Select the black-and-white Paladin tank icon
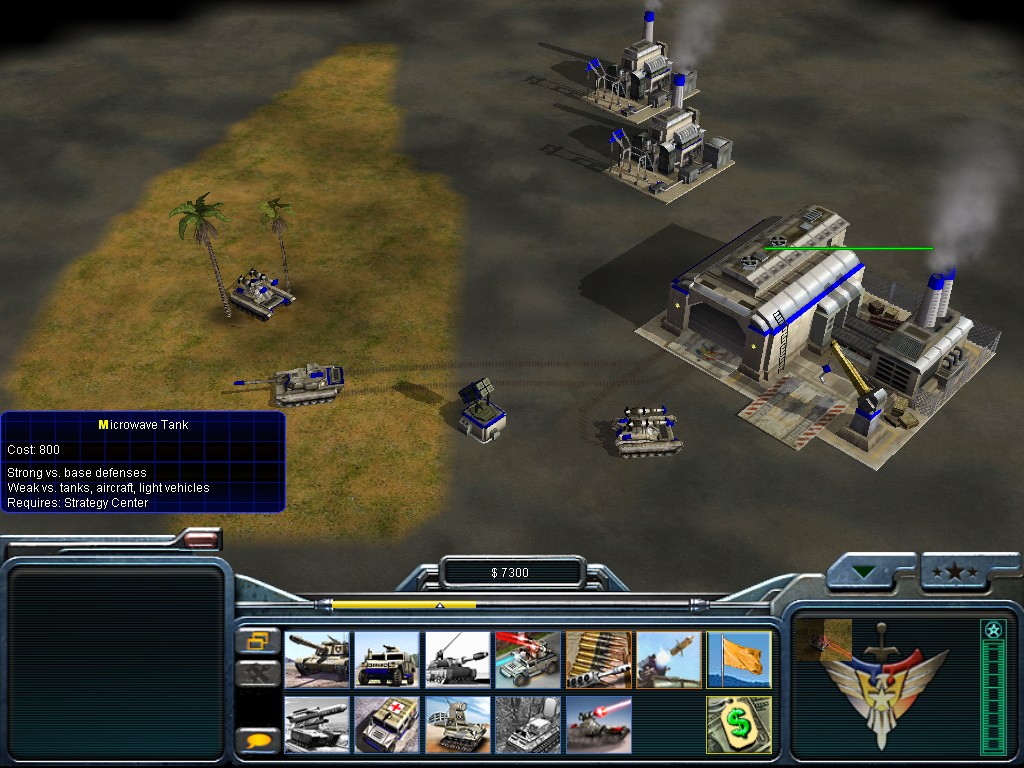Viewport: 1024px width, 768px height. [457, 659]
